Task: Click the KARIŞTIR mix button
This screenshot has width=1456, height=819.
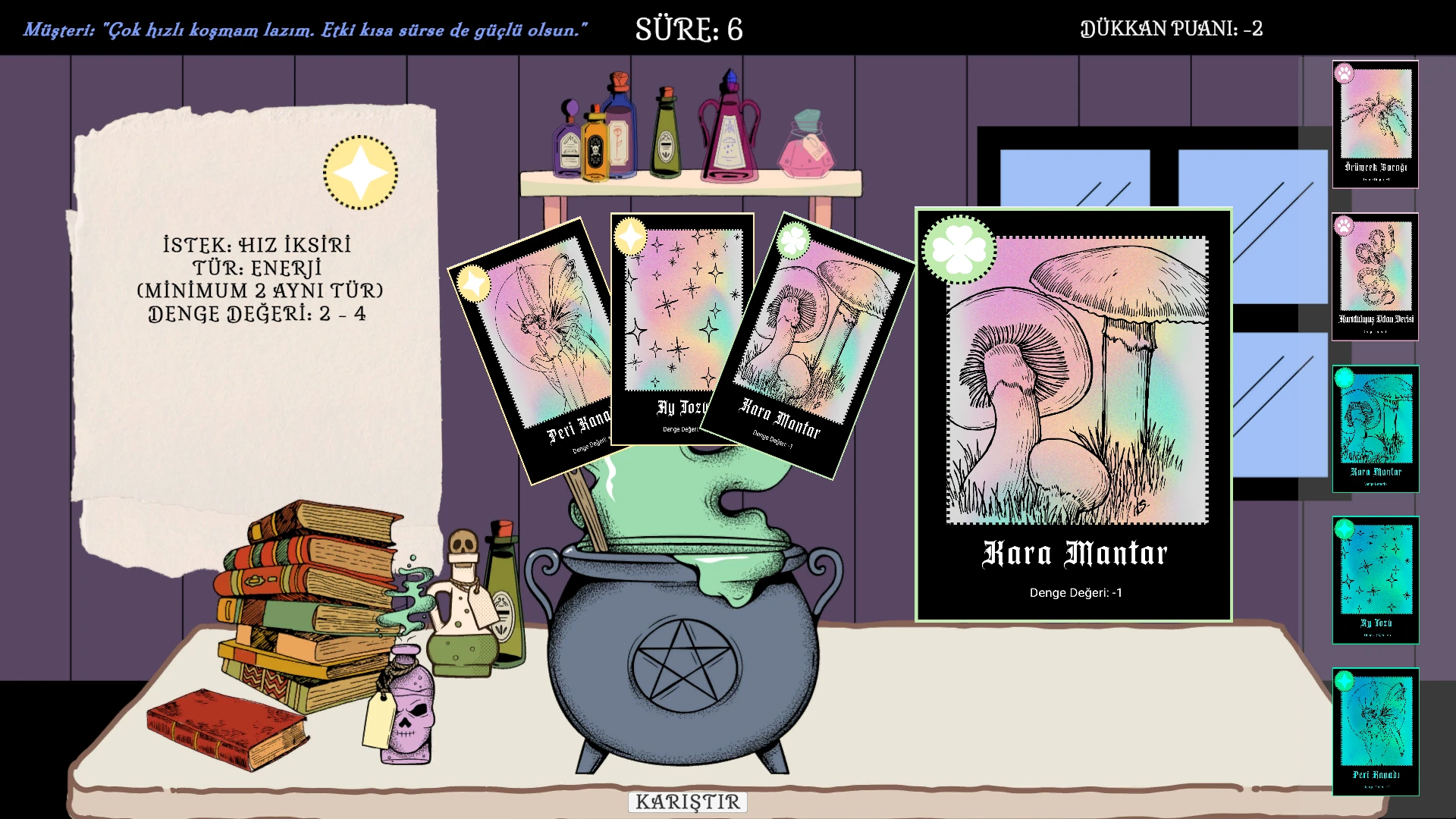Action: coord(688,802)
